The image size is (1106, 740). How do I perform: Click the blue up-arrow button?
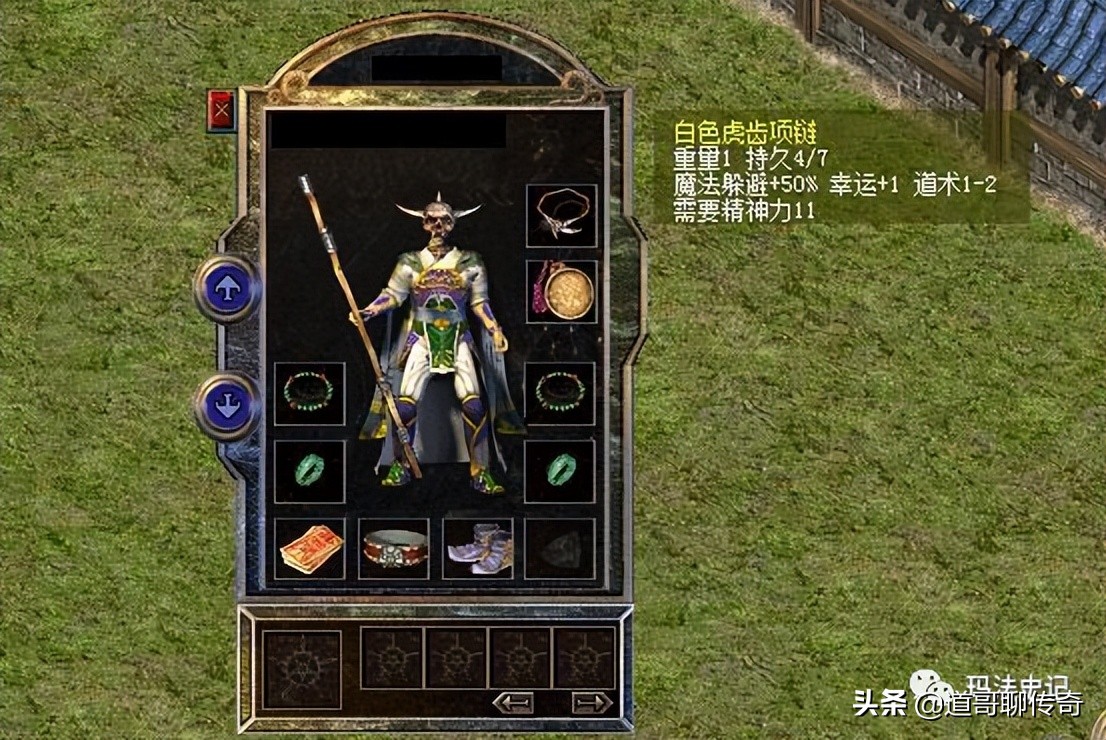[227, 288]
